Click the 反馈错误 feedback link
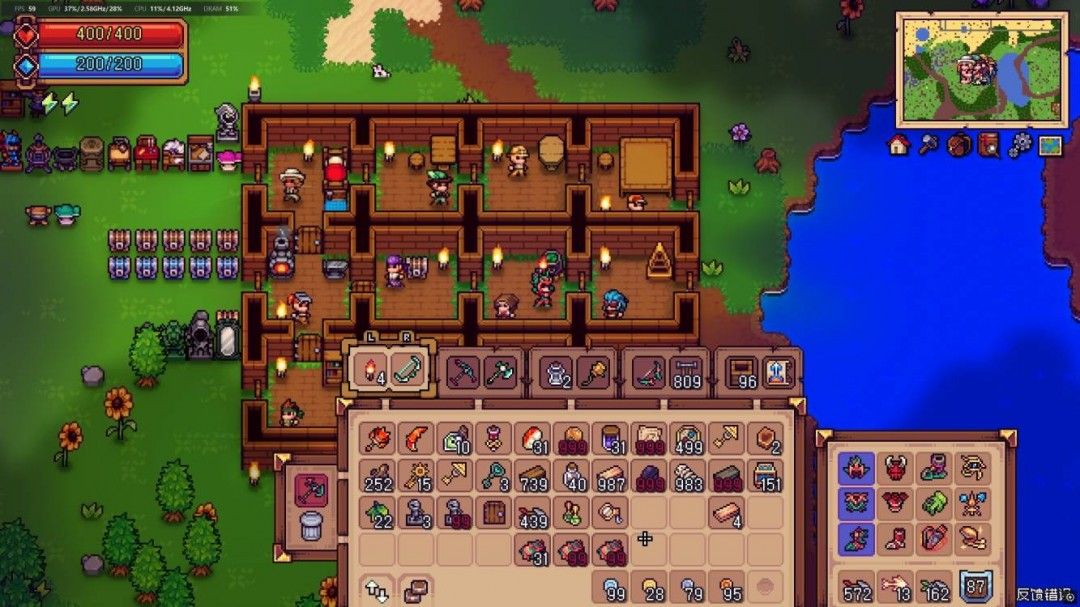 click(x=1045, y=594)
